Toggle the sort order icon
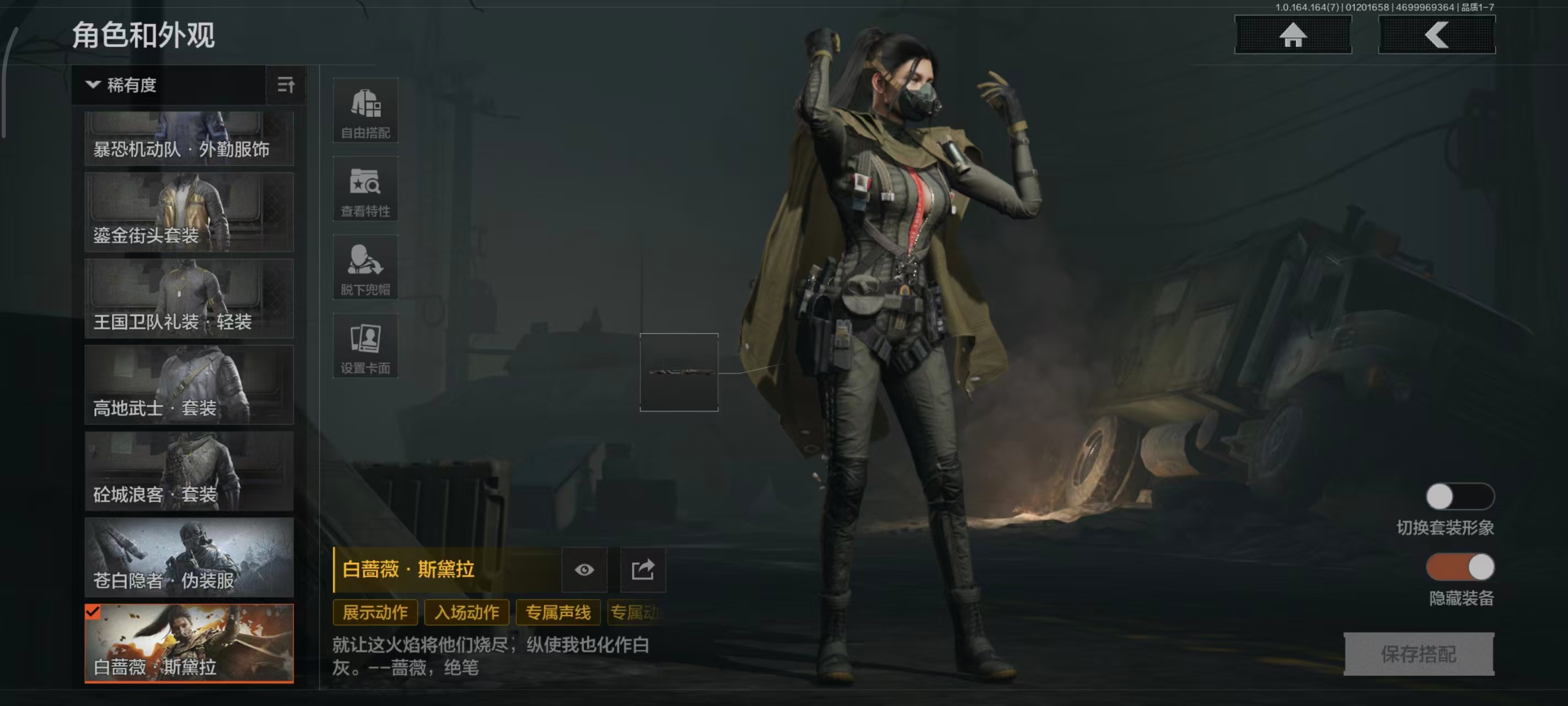The height and width of the screenshot is (706, 1568). (x=286, y=85)
